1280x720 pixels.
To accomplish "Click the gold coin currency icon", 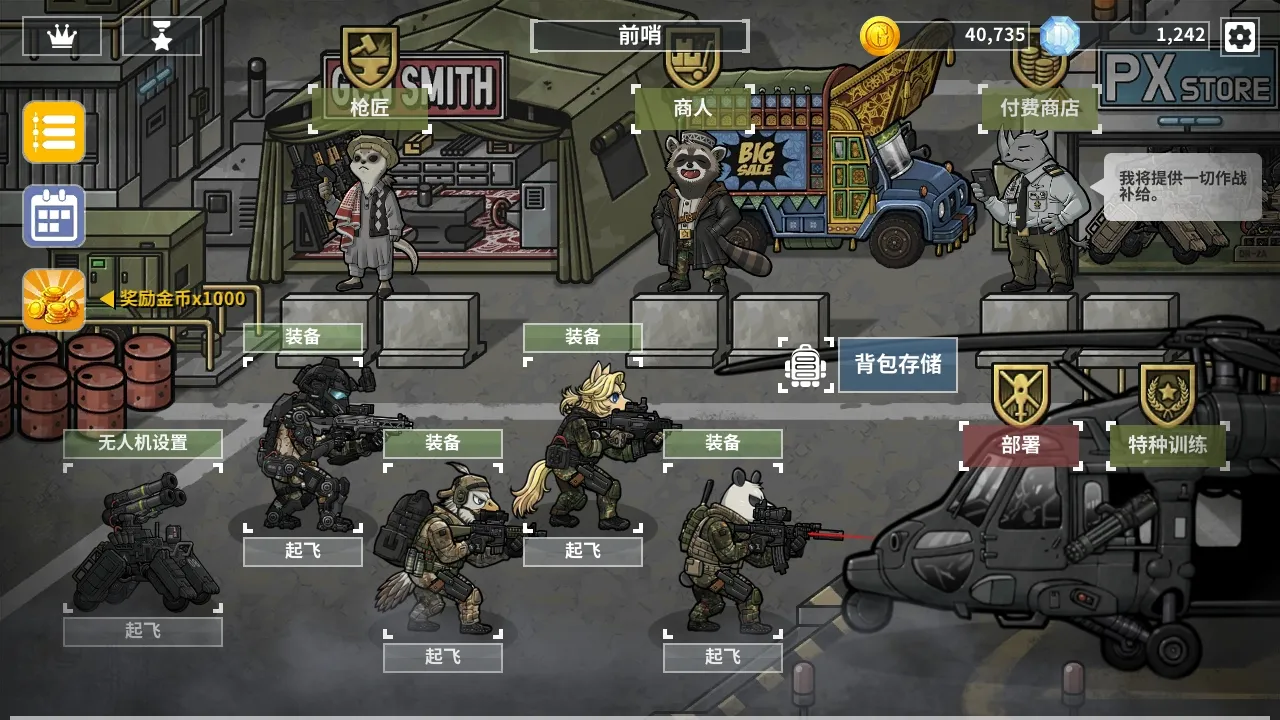I will (x=880, y=37).
